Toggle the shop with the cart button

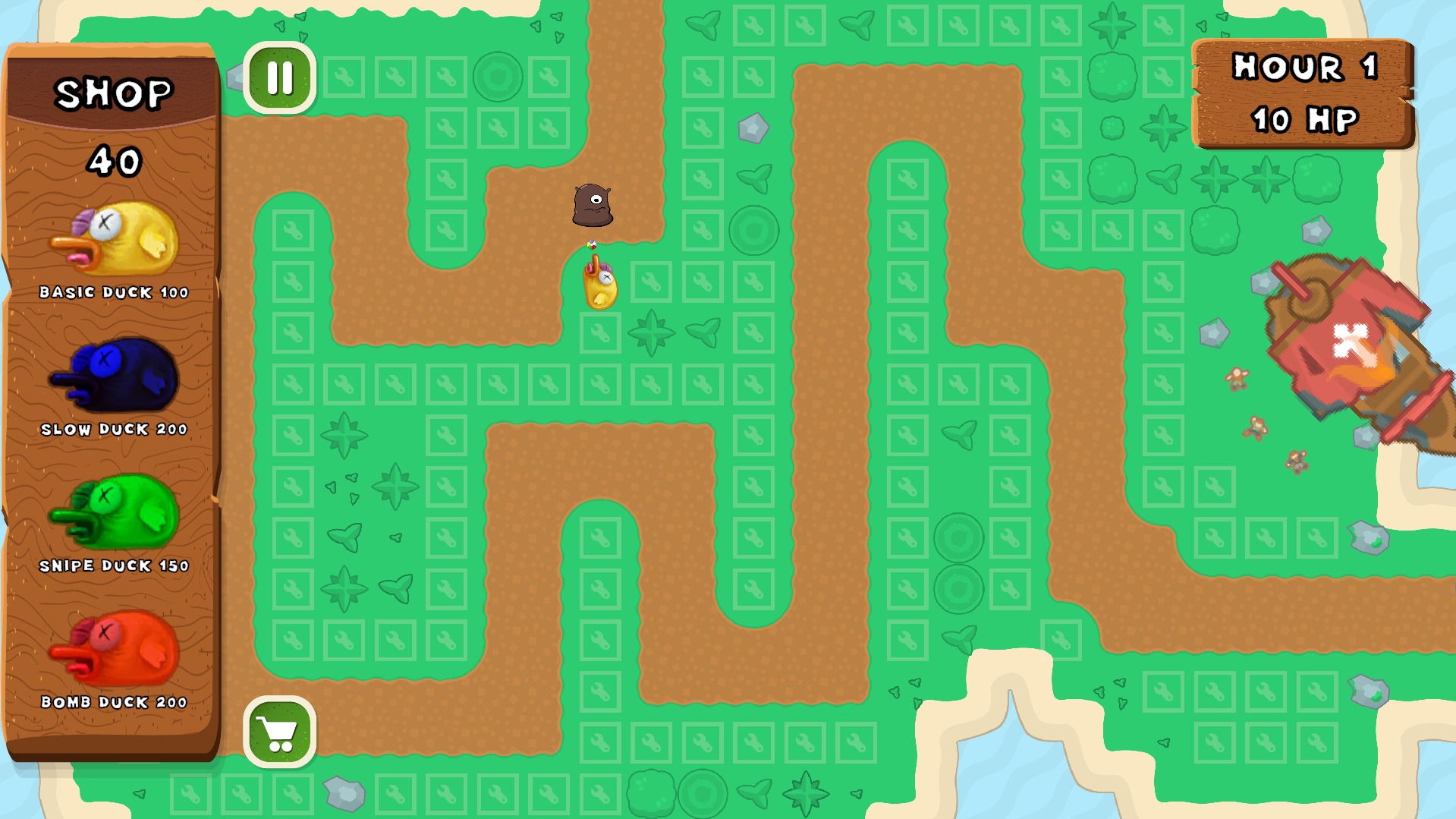click(279, 732)
